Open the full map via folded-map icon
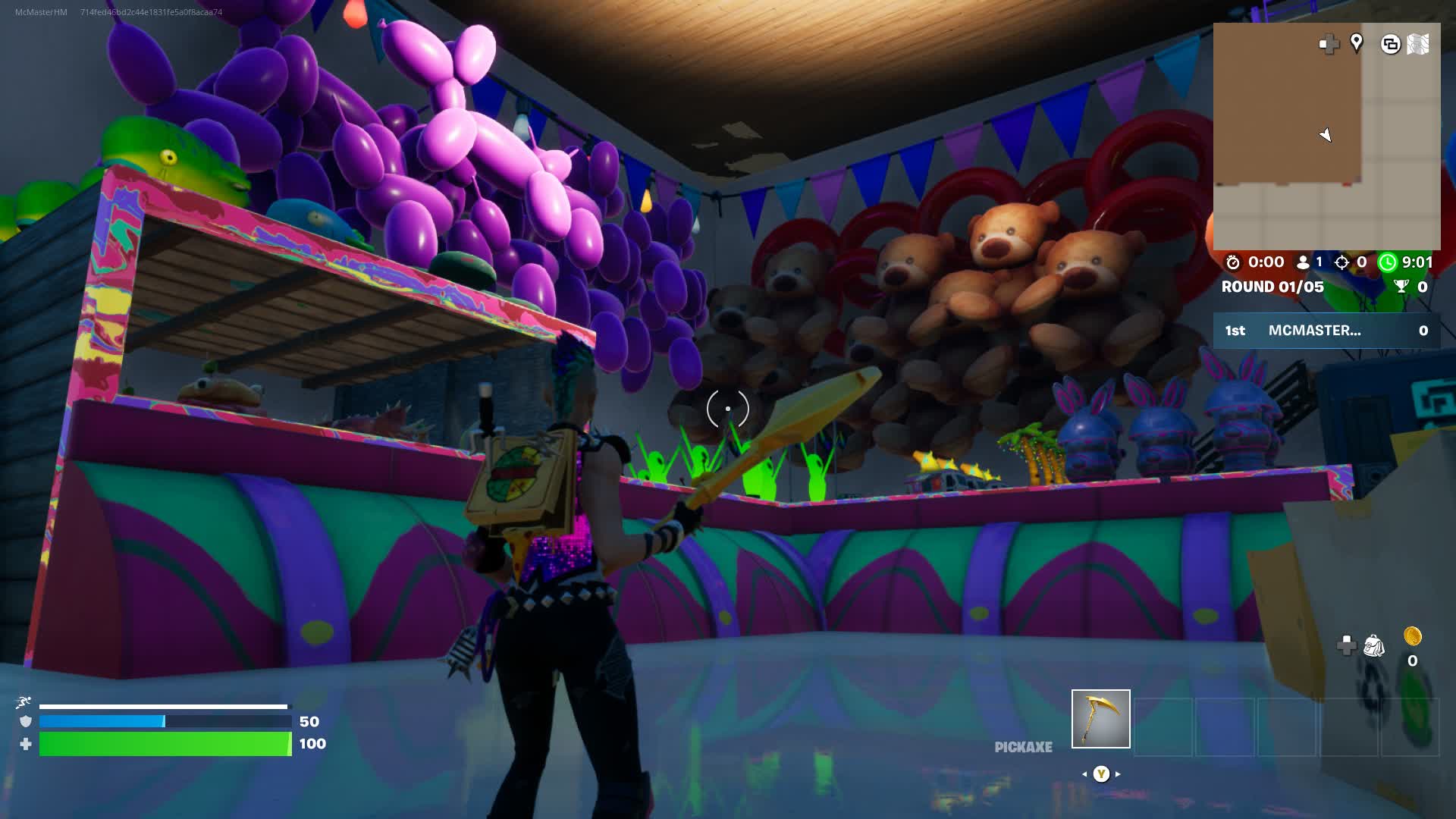This screenshot has width=1456, height=819. tap(1417, 44)
